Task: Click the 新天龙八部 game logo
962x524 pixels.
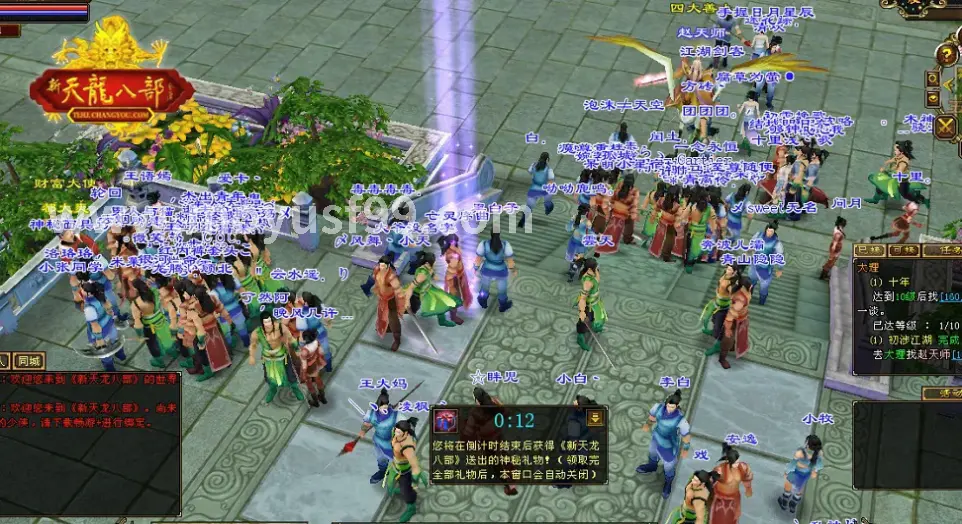Action: tap(111, 88)
